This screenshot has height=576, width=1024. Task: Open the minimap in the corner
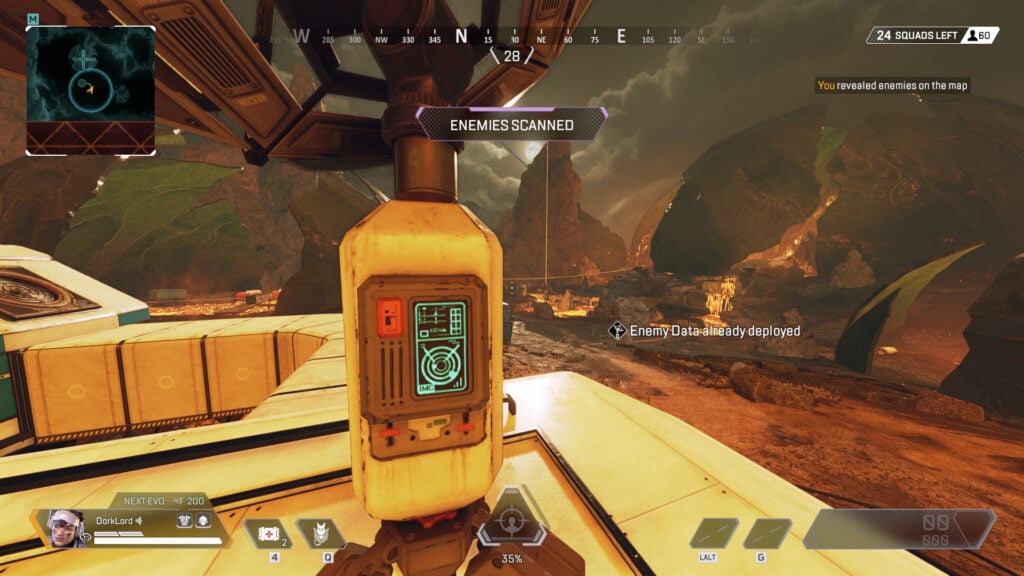[90, 89]
